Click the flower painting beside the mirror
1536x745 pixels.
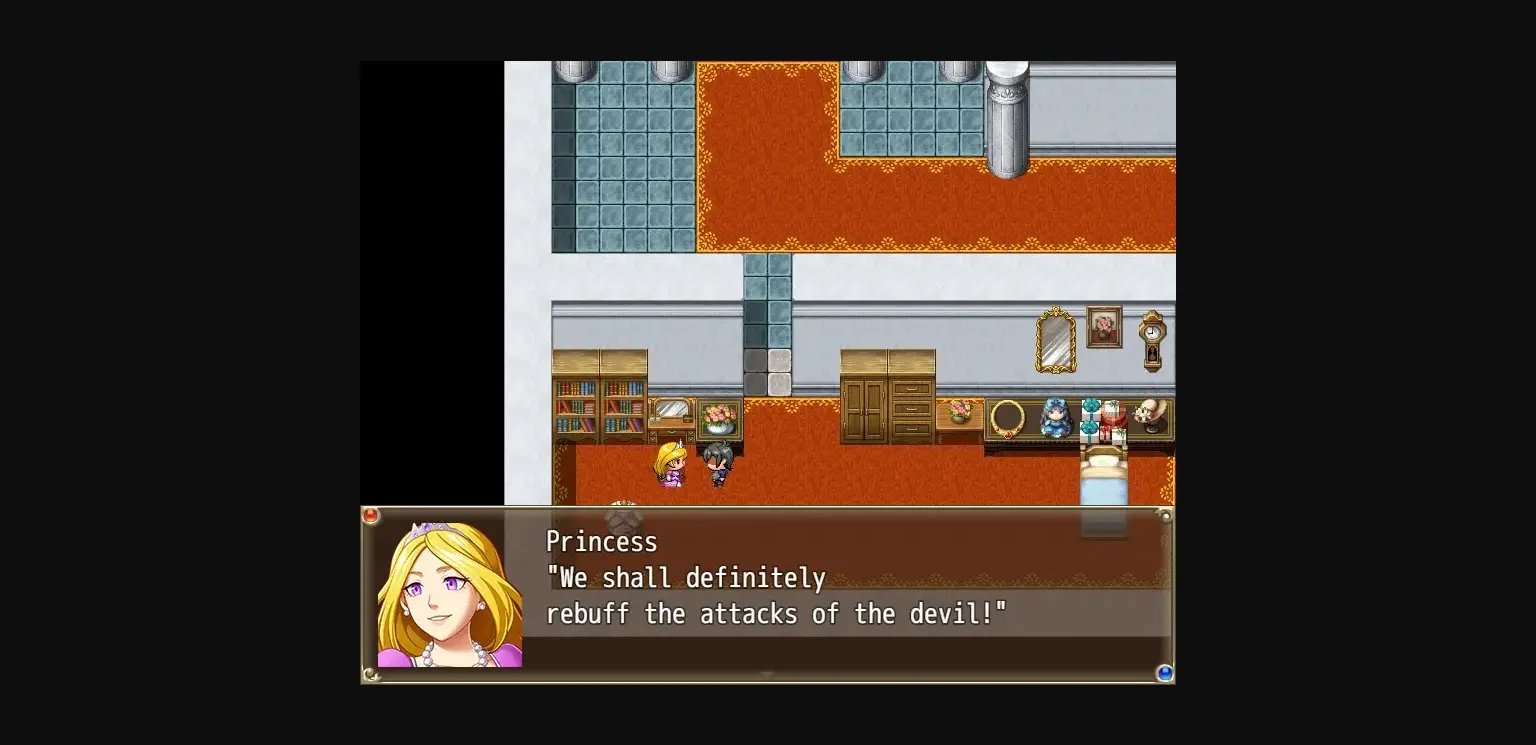1104,326
